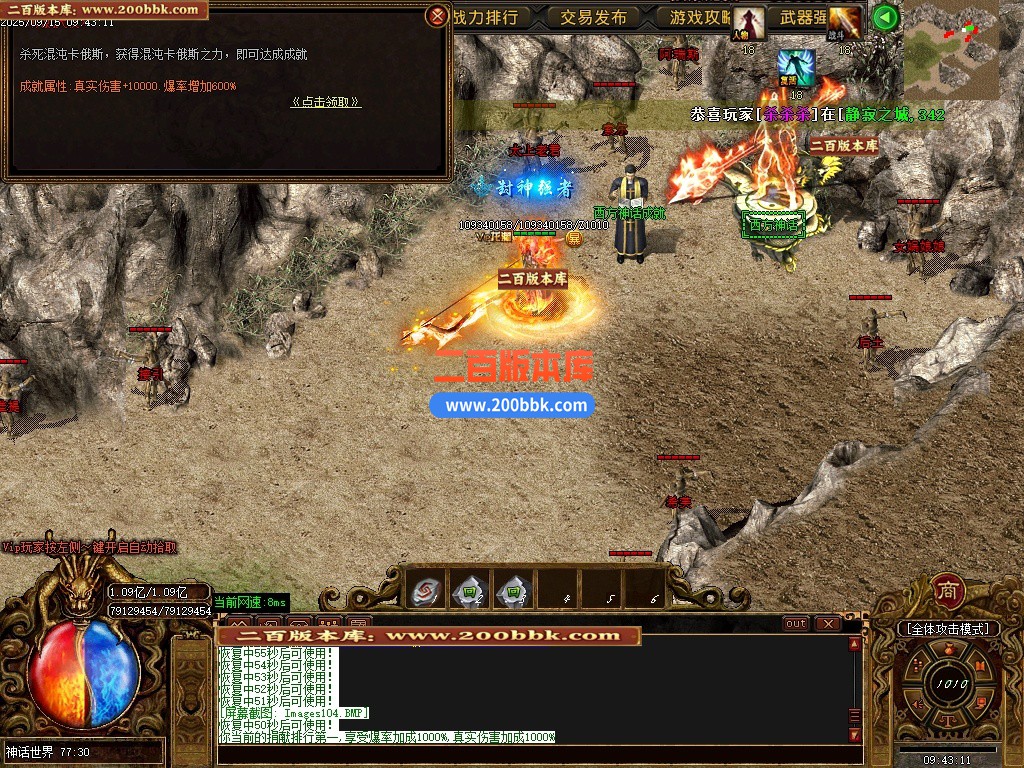Click the 复活 revive skill icon
Image resolution: width=1024 pixels, height=768 pixels.
pyautogui.click(x=796, y=66)
